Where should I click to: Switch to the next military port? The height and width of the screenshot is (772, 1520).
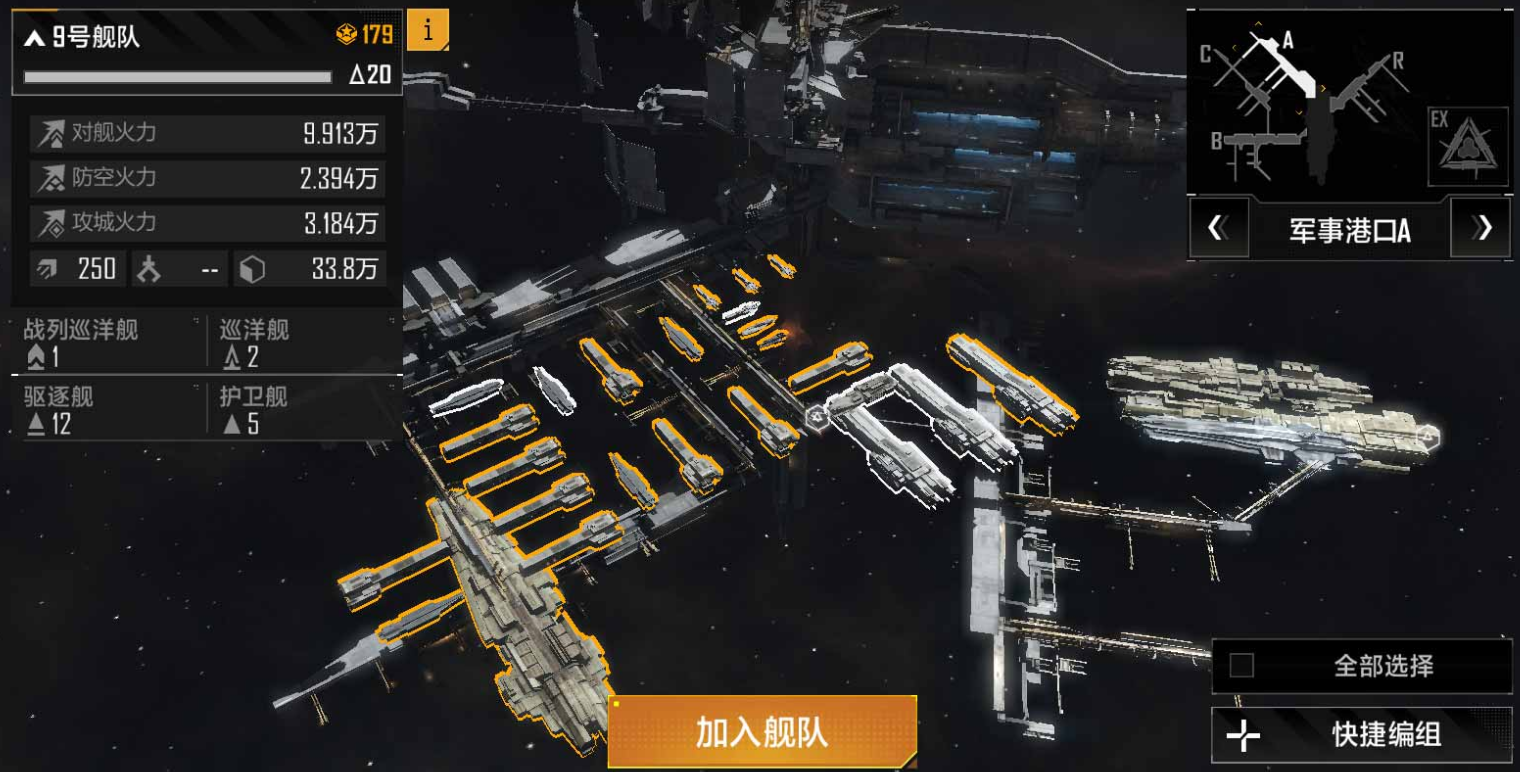click(x=1481, y=229)
